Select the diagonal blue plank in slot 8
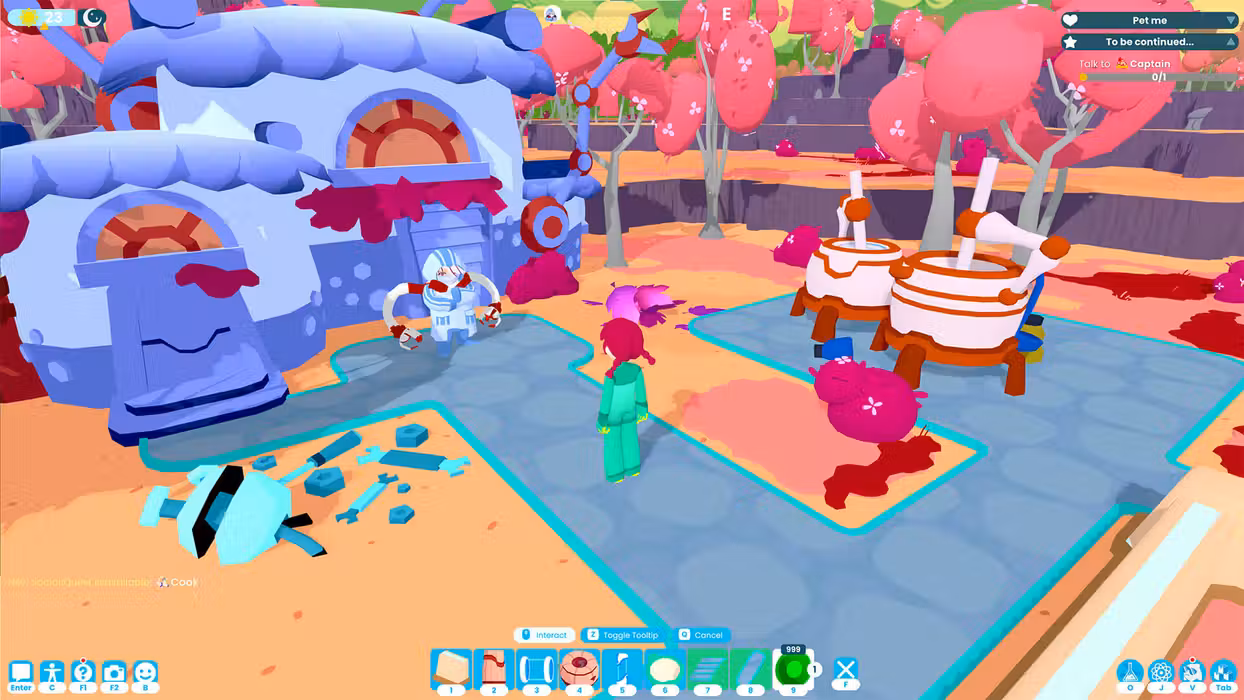The height and width of the screenshot is (700, 1244). tap(750, 669)
